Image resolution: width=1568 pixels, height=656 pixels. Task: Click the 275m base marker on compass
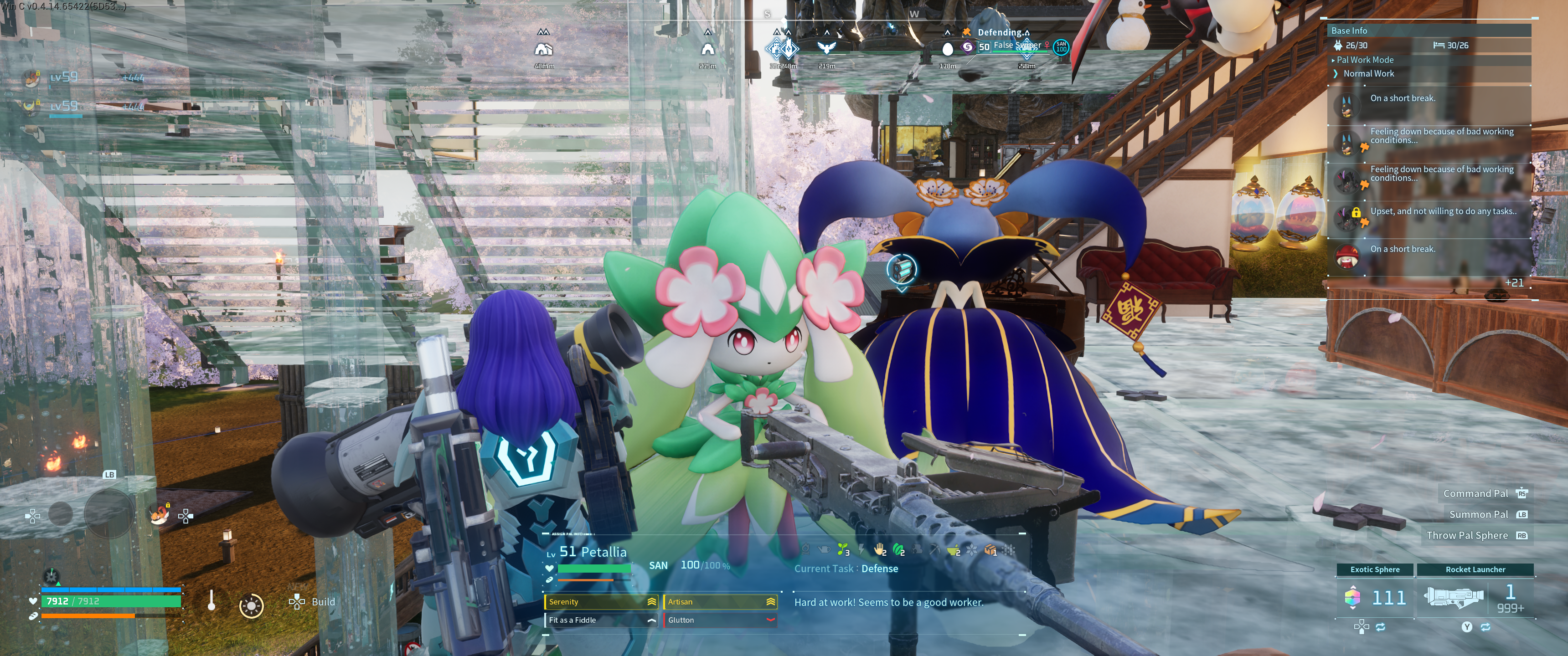pyautogui.click(x=707, y=49)
